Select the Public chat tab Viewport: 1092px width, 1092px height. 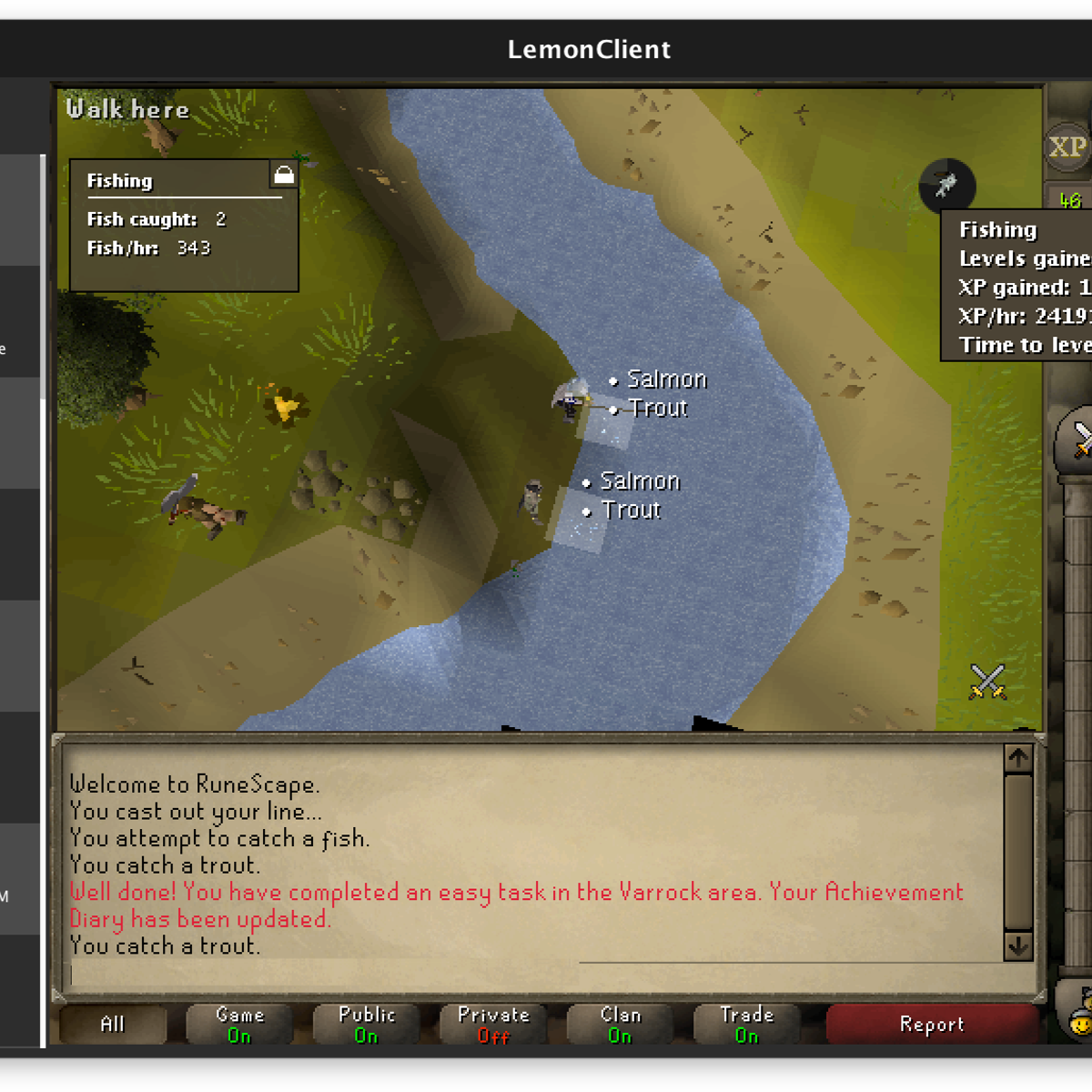coord(366,1025)
